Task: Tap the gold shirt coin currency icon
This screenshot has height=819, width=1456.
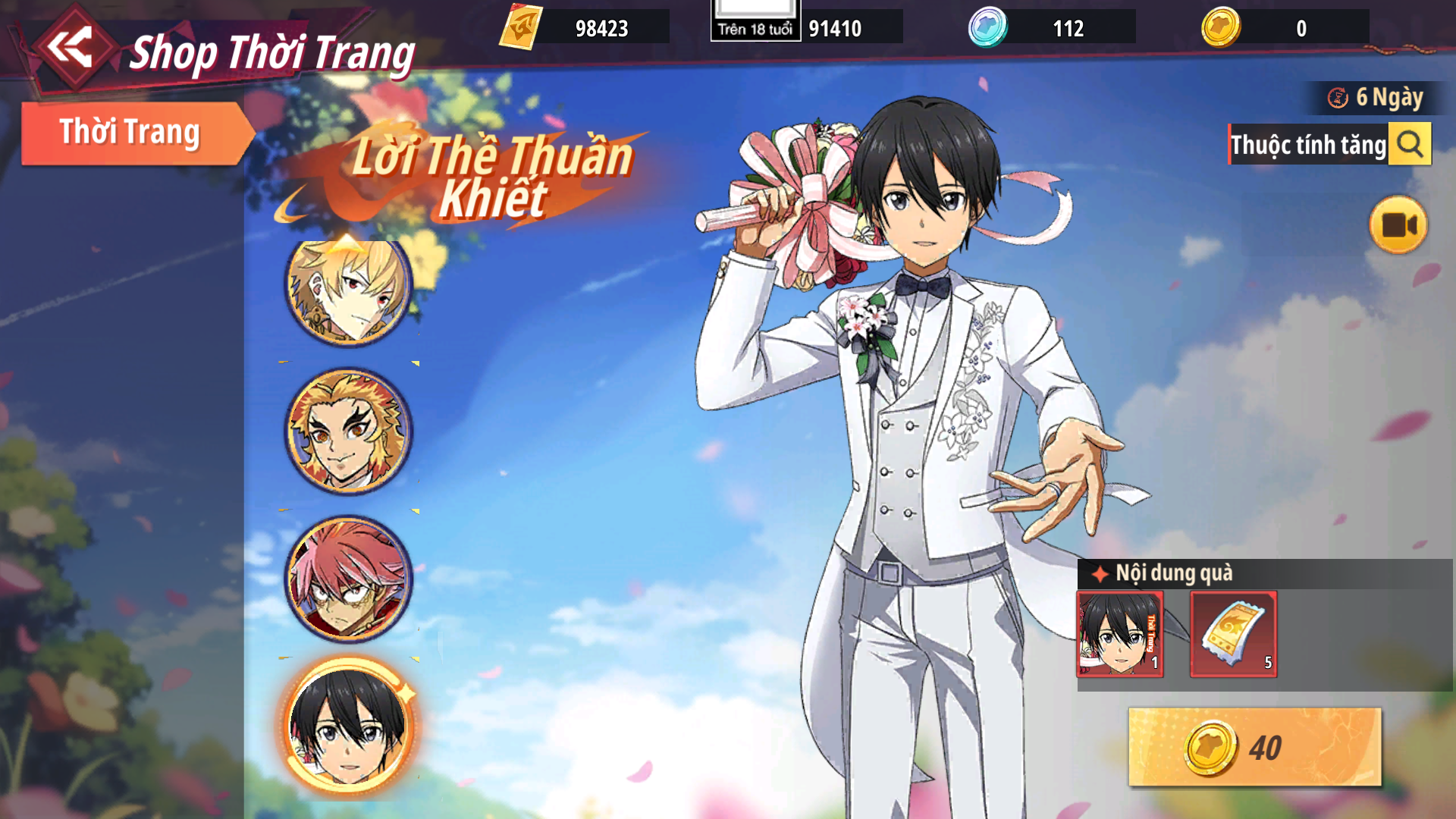Action: [x=1221, y=27]
